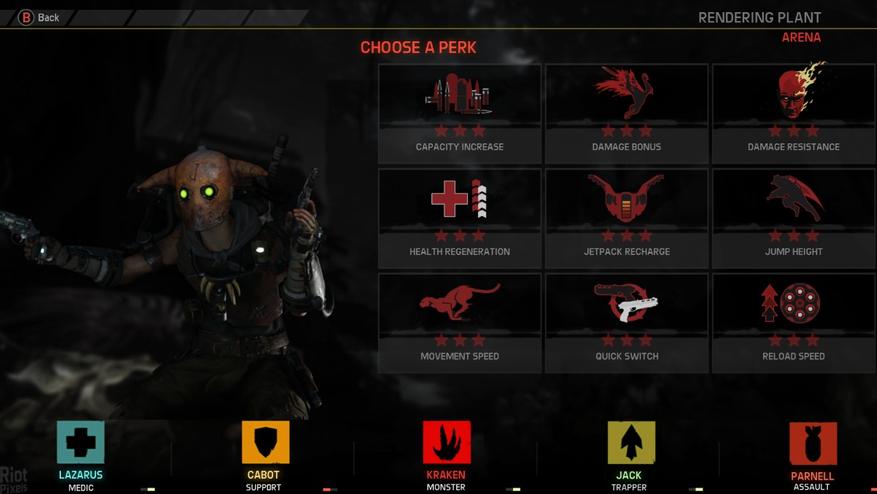Pick the Reload Speed perk
Screen dimensions: 877x494
coord(793,323)
